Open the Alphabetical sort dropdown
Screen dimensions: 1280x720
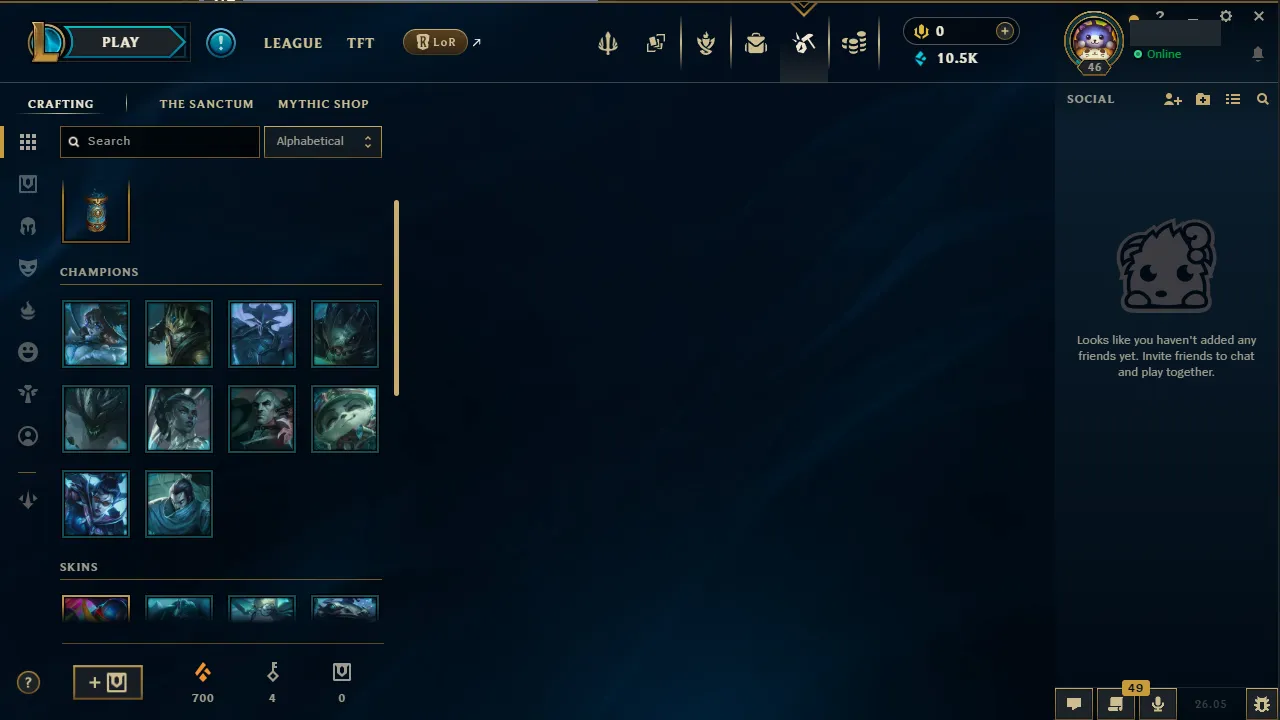[x=322, y=141]
